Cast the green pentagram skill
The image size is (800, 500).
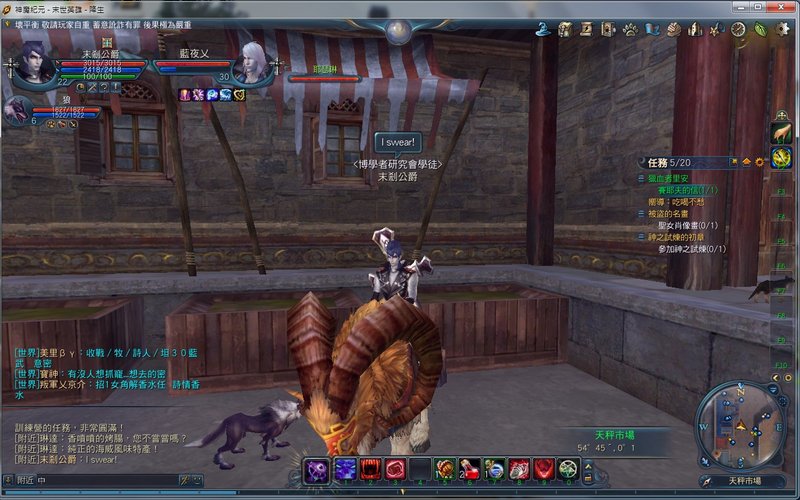click(x=568, y=469)
